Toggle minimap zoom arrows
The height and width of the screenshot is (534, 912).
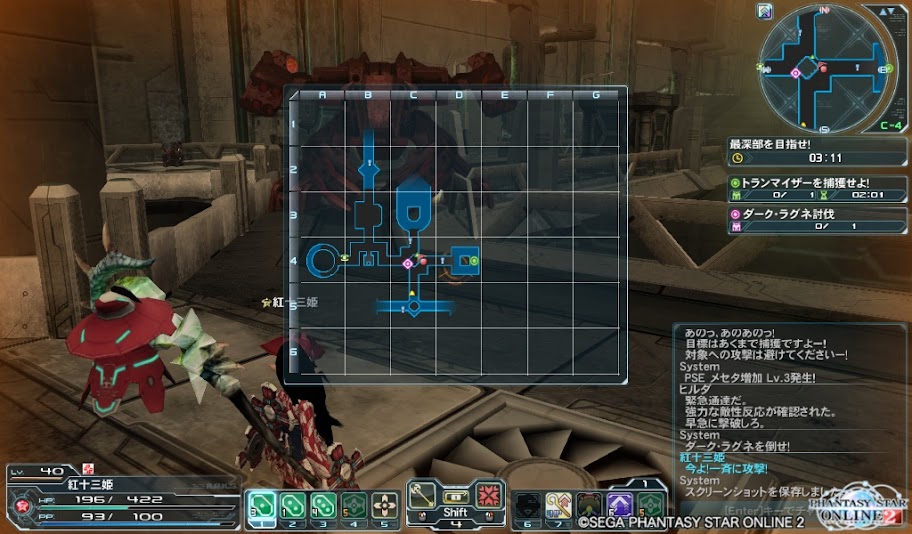tap(887, 11)
